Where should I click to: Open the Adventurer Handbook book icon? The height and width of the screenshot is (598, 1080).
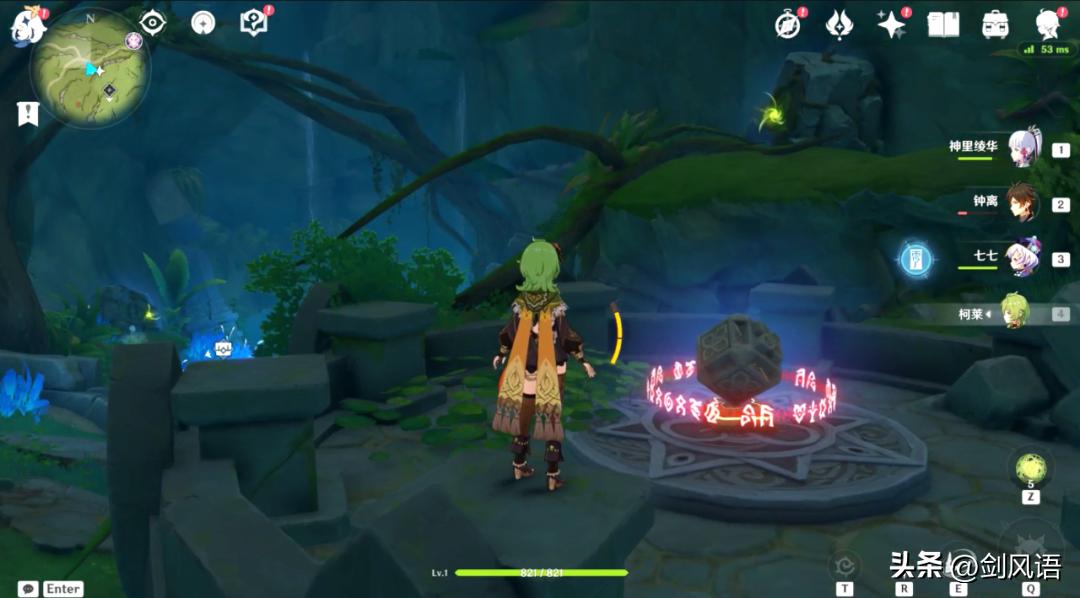(943, 25)
